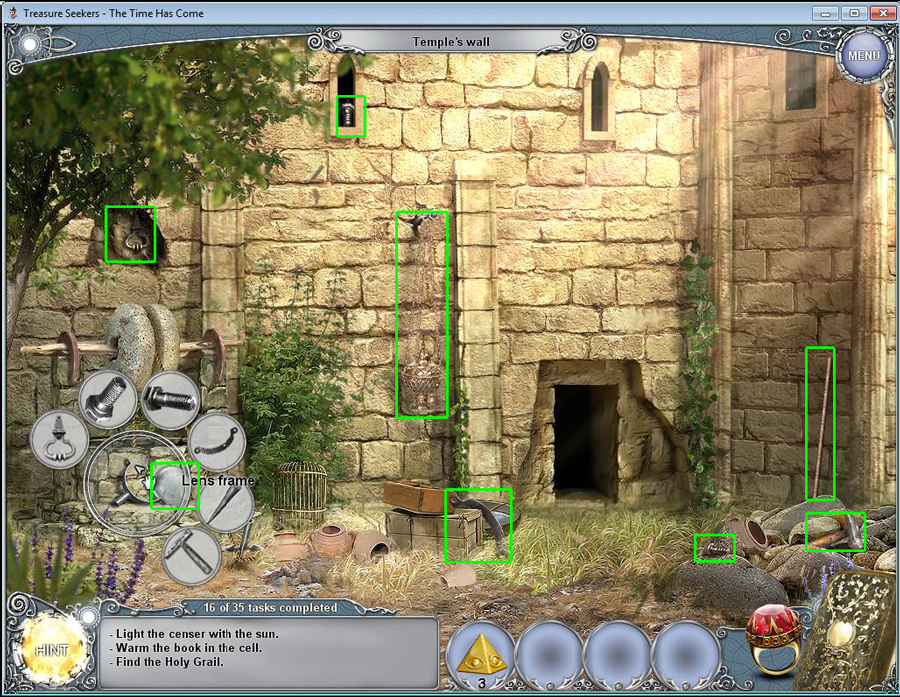Viewport: 900px width, 697px height.
Task: Select the hammer in the item wheel
Action: tap(190, 555)
